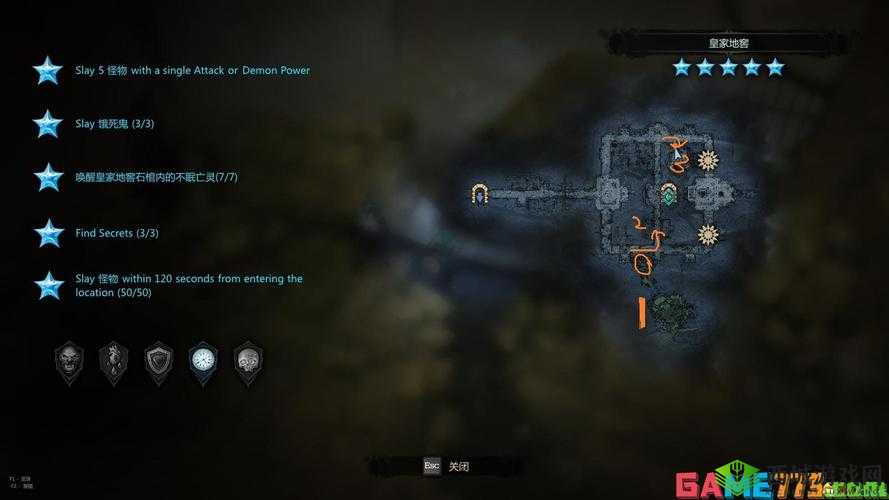The image size is (889, 500).
Task: Select the 120 seconds slay objective
Action: point(188,285)
